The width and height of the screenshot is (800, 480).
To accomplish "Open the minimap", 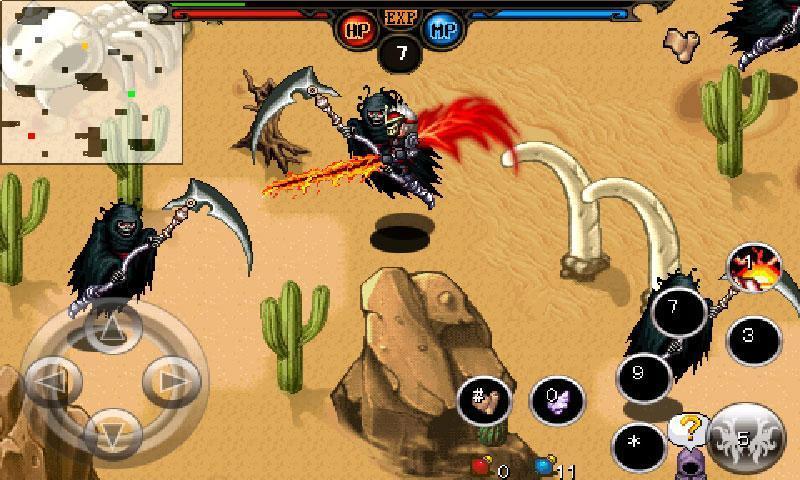I will click(91, 82).
